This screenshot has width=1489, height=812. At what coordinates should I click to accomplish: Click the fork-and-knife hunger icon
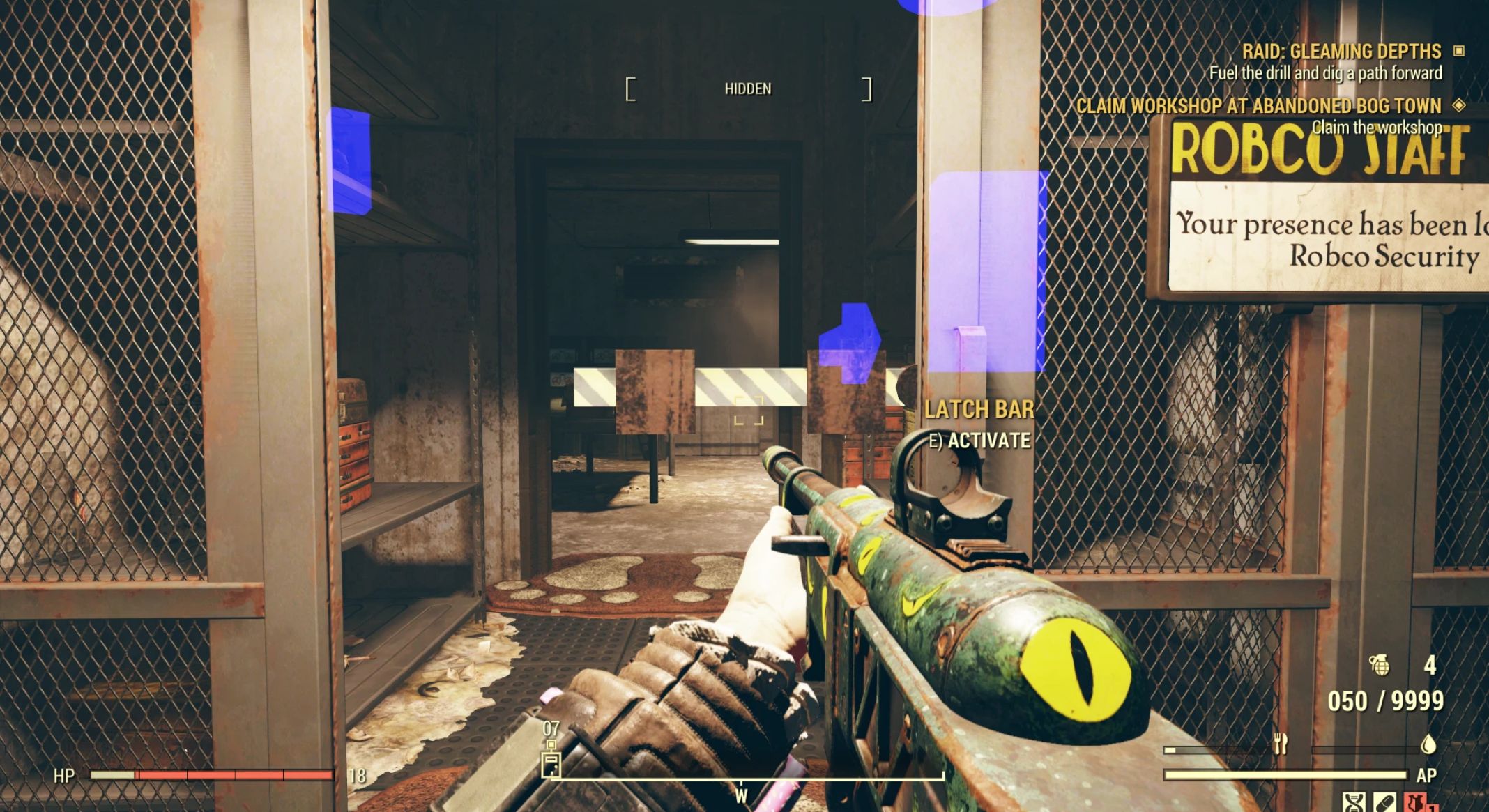1281,745
